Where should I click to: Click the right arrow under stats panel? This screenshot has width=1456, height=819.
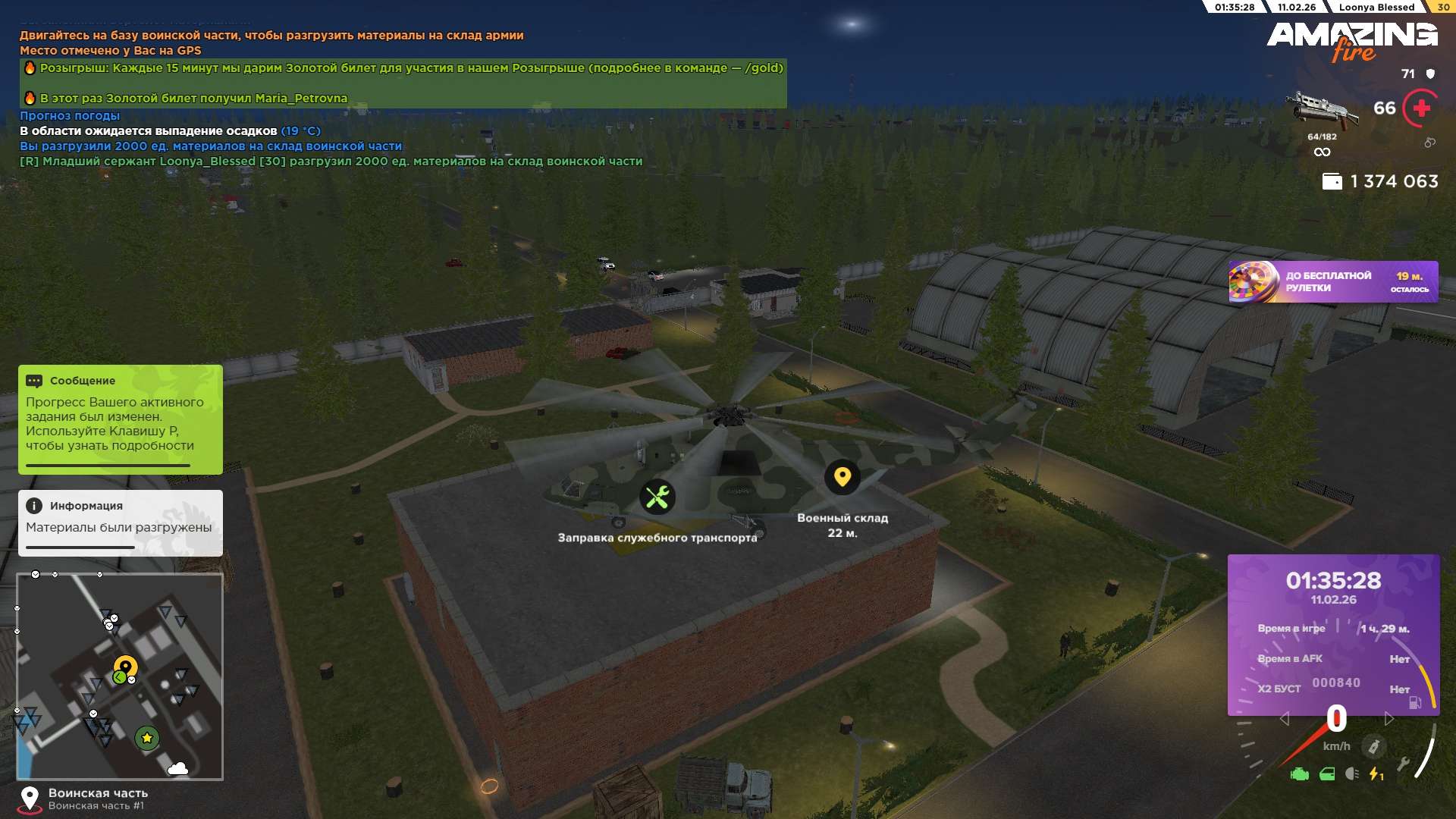[x=1389, y=718]
